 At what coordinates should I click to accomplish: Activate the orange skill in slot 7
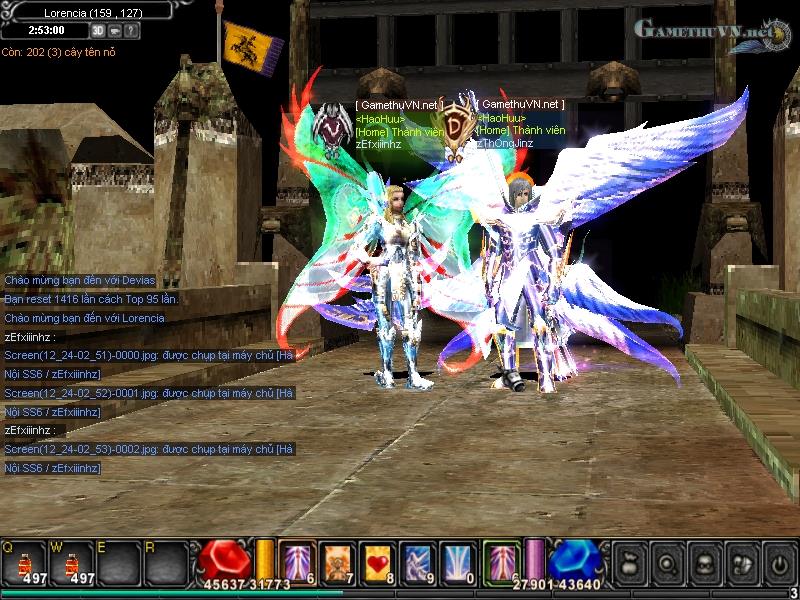click(337, 560)
